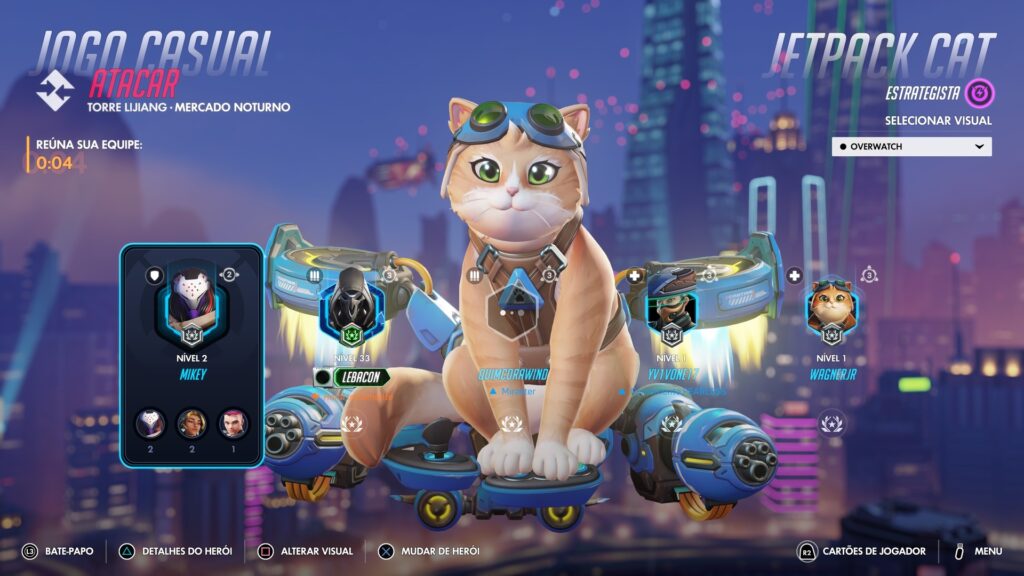Open the Overwatch visual selection dropdown
The image size is (1024, 576).
(x=911, y=146)
